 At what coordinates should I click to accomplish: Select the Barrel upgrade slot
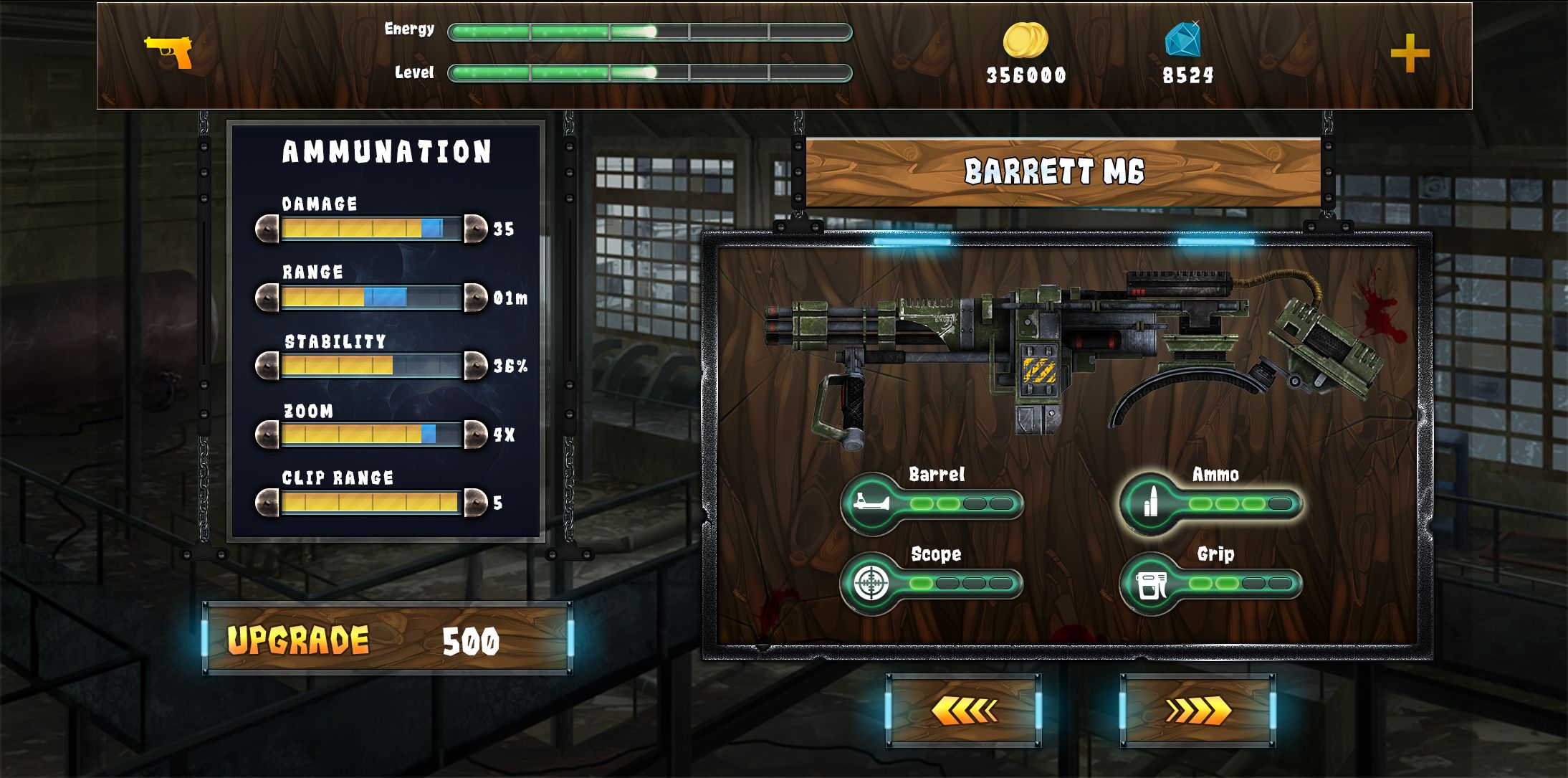pos(932,503)
